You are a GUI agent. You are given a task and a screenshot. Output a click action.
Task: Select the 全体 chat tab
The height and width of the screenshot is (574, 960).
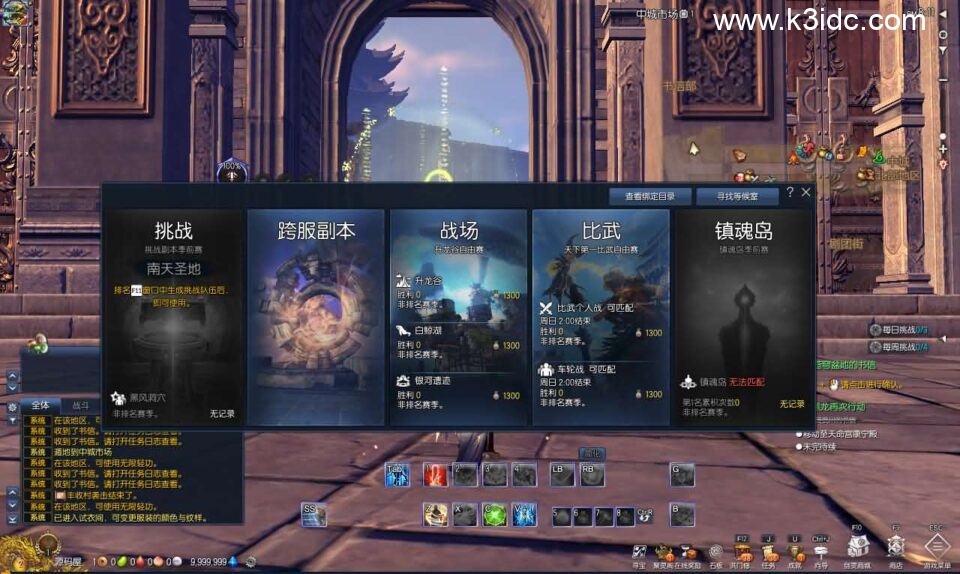(x=41, y=406)
